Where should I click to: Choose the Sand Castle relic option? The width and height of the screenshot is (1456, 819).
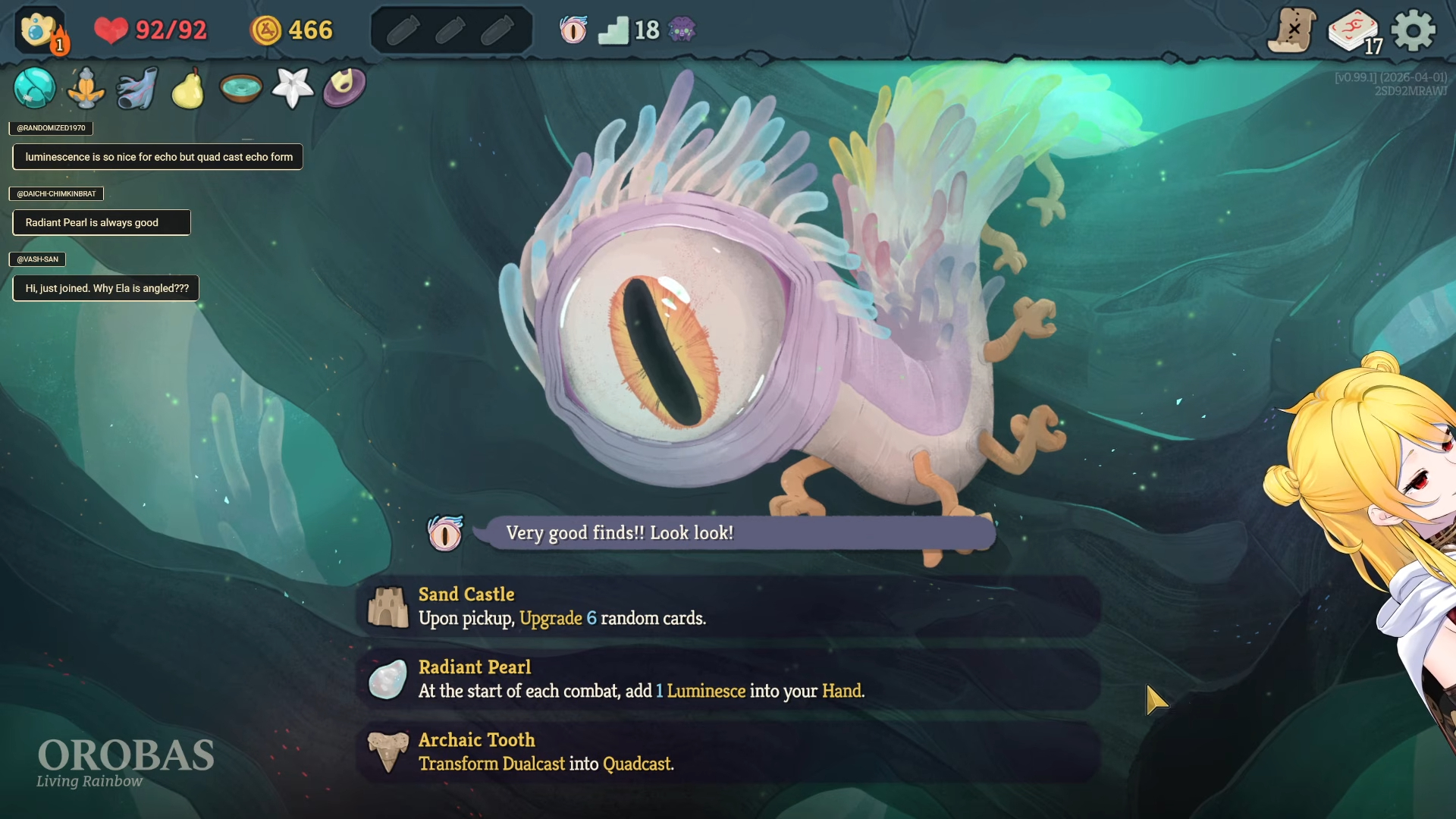coord(728,607)
